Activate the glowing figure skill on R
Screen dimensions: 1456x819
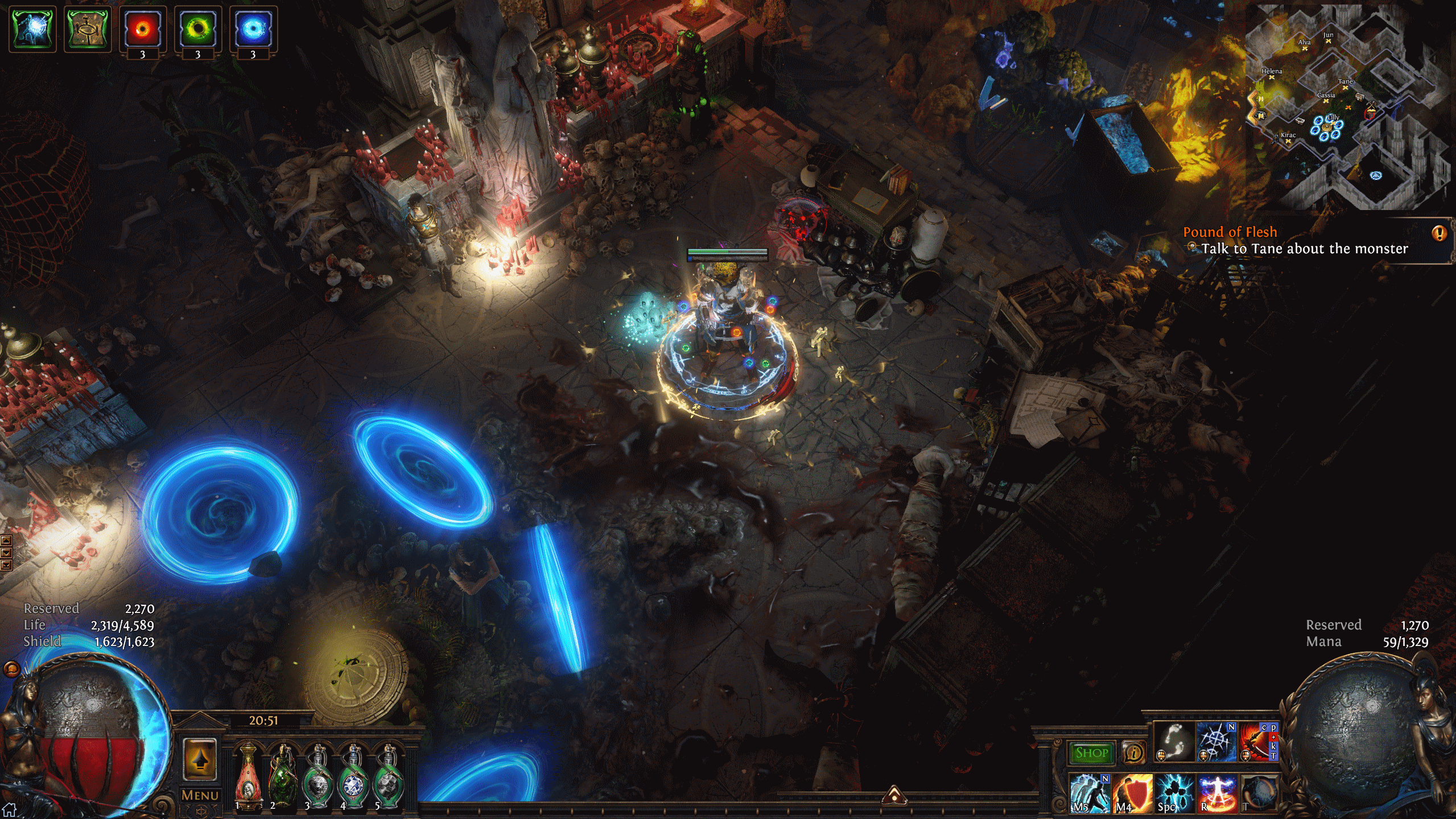pos(1216,792)
